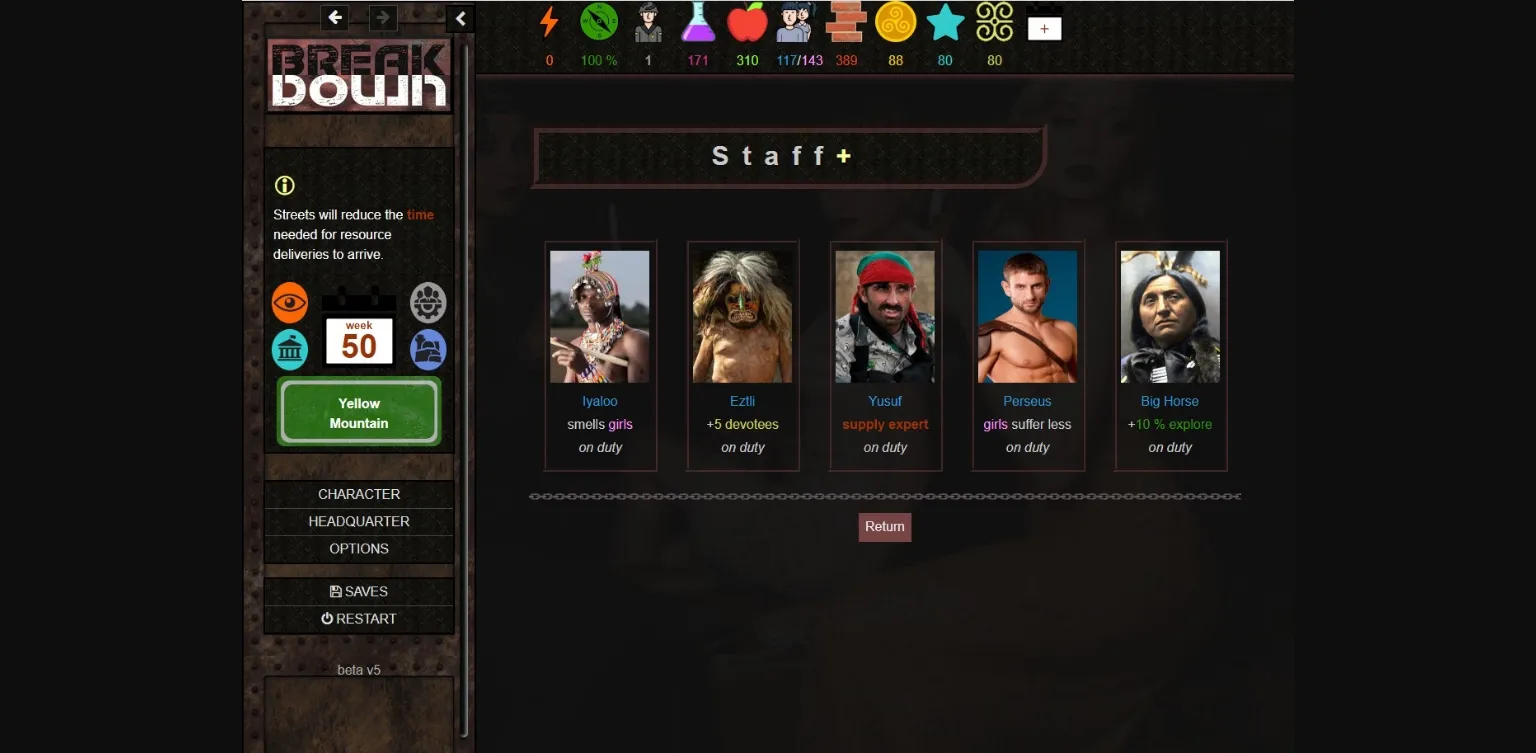Expand staff options via the yellow plus
Image resolution: width=1536 pixels, height=753 pixels.
tap(845, 155)
